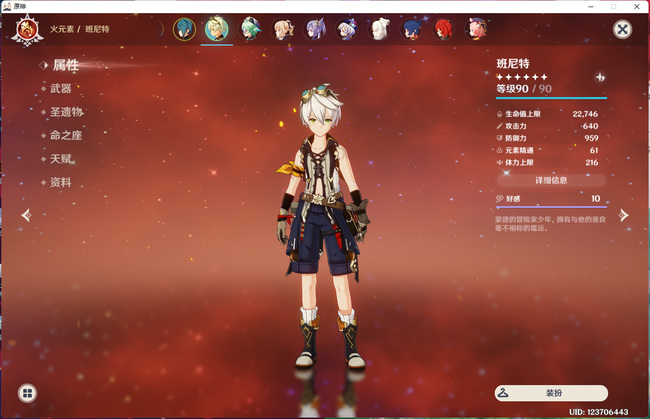The image size is (650, 419).
Task: Click the 详细信息 detailed stats button
Action: [x=551, y=180]
